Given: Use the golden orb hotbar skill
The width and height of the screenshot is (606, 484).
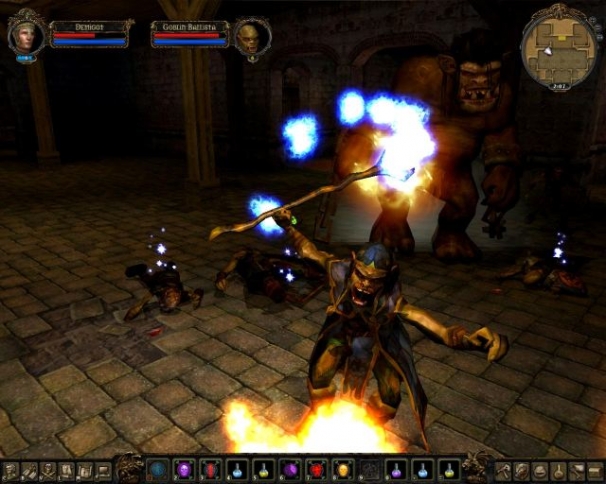Looking at the screenshot, I should coord(342,469).
